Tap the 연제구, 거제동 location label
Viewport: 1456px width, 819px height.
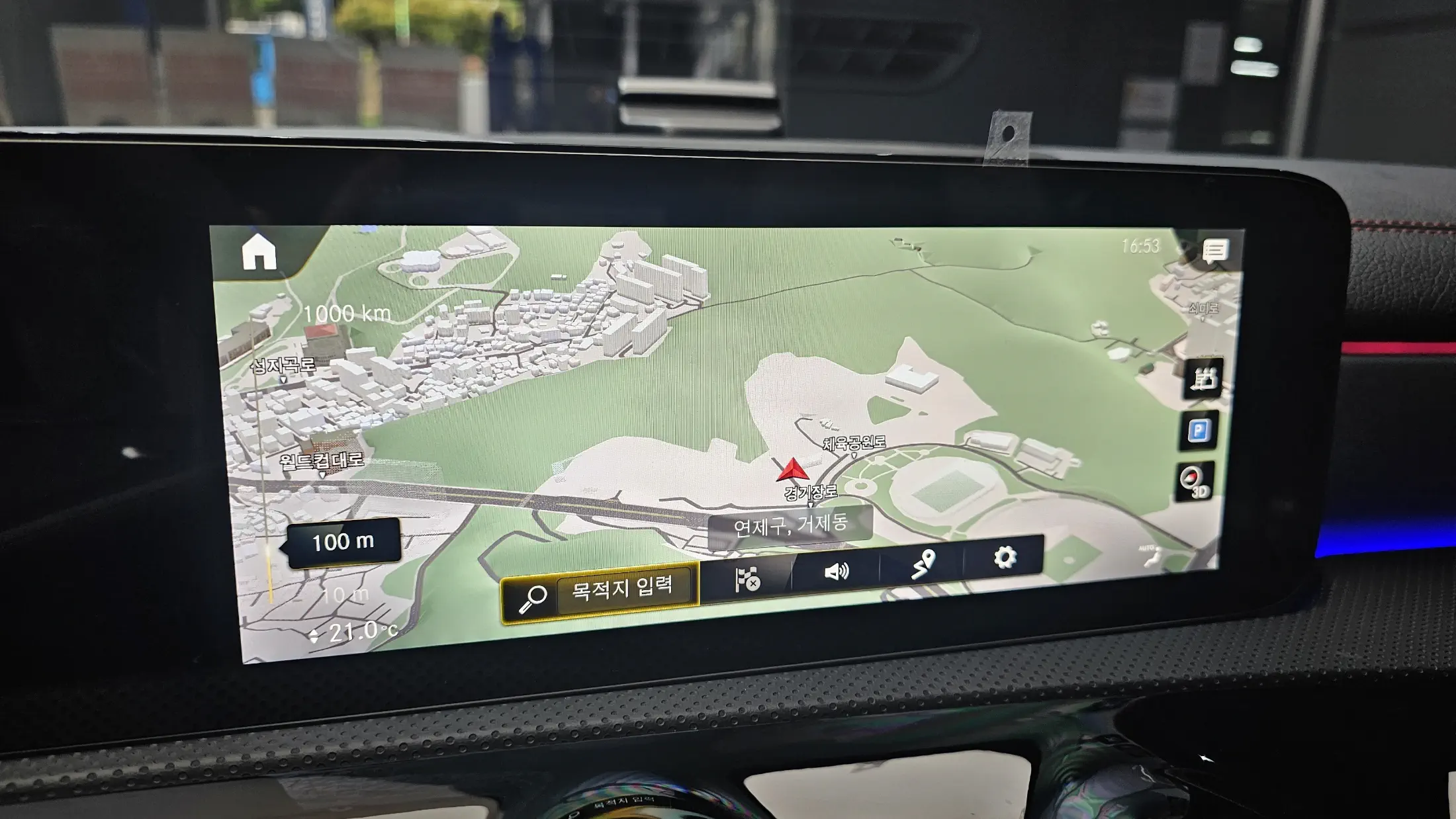coord(790,525)
